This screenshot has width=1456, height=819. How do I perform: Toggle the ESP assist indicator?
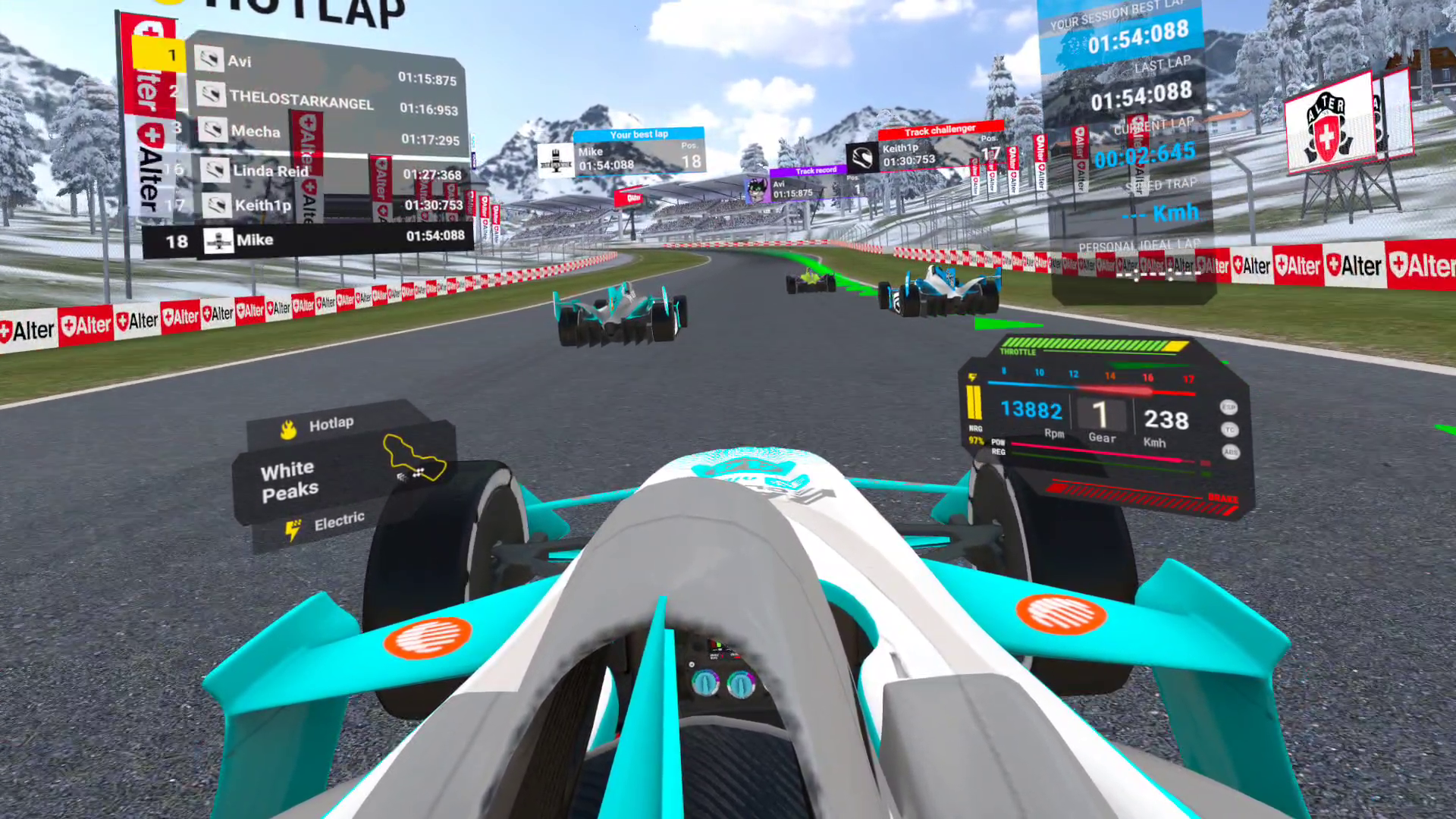pyautogui.click(x=1228, y=408)
